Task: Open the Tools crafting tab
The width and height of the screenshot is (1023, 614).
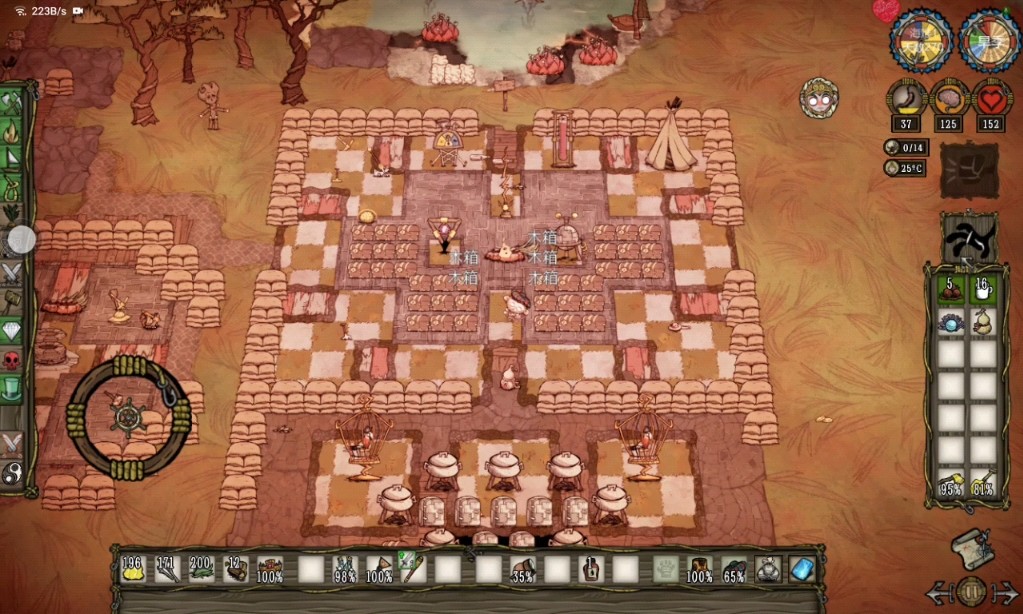Action: (13, 103)
